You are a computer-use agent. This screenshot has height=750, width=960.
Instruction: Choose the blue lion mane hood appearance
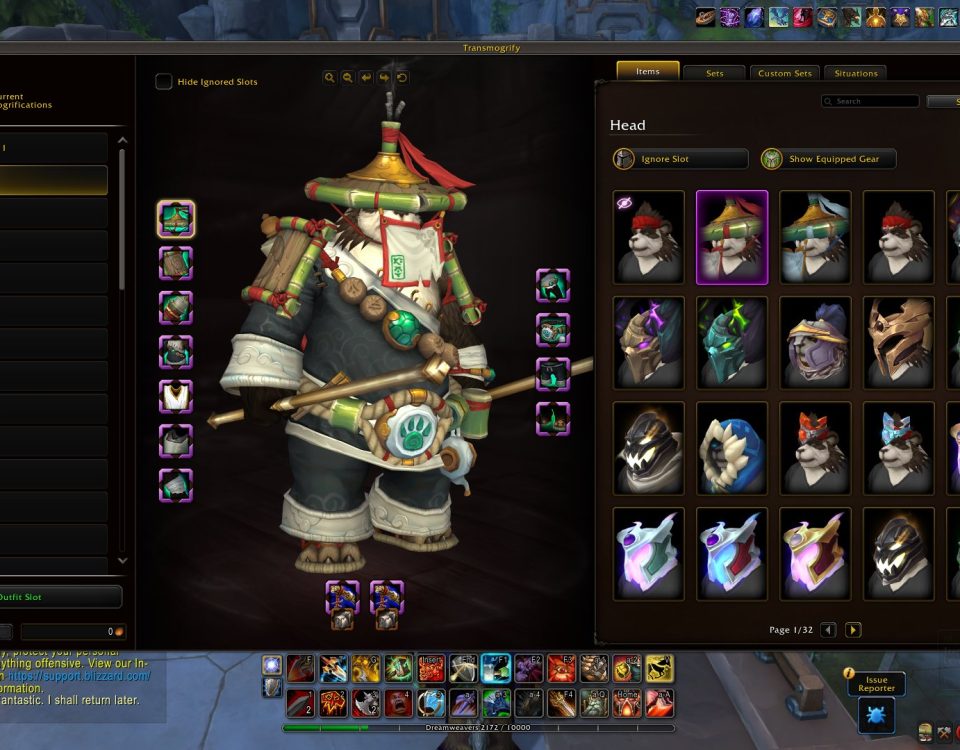coord(732,449)
